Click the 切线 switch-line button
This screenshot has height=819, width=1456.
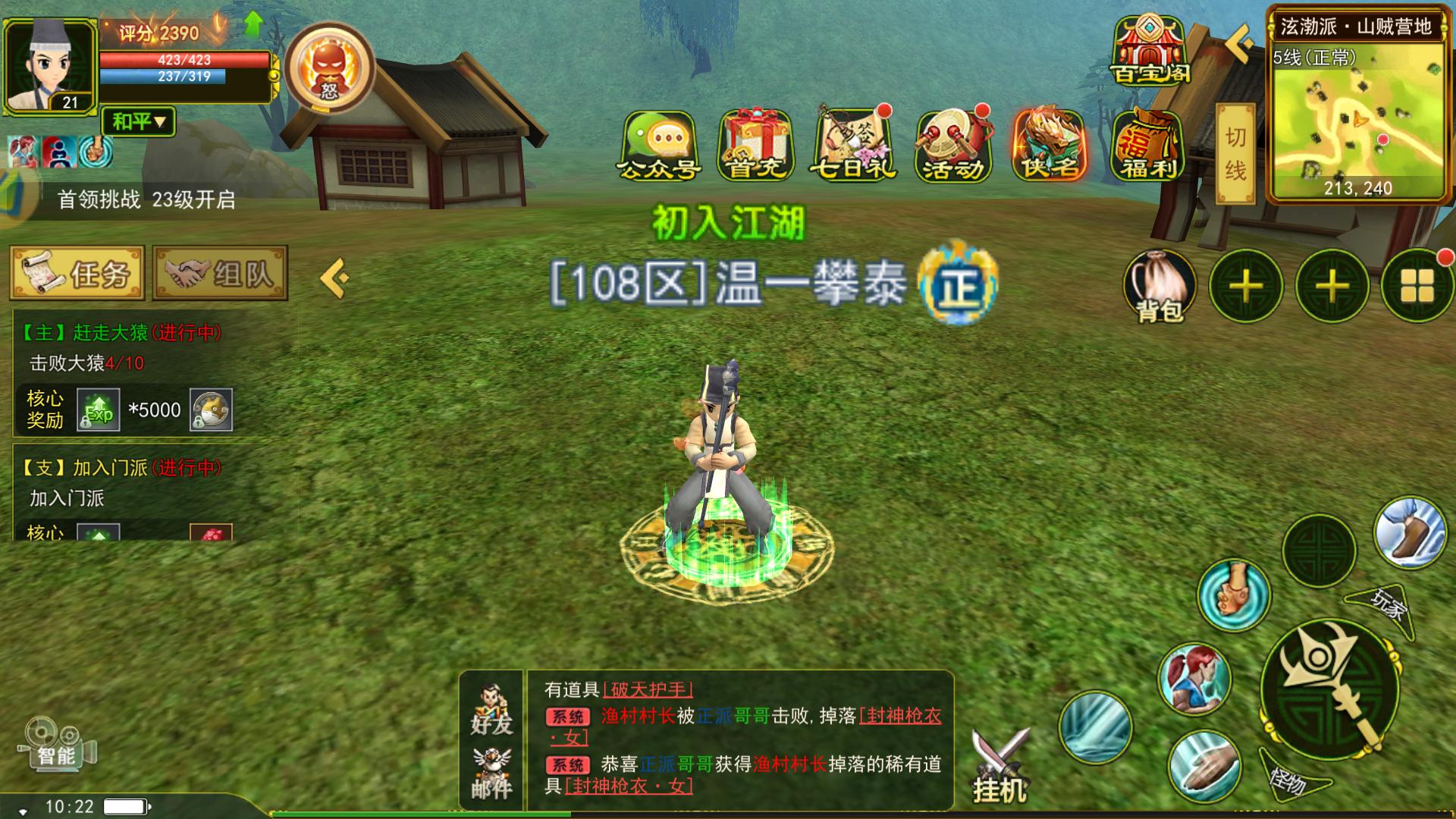[x=1235, y=154]
